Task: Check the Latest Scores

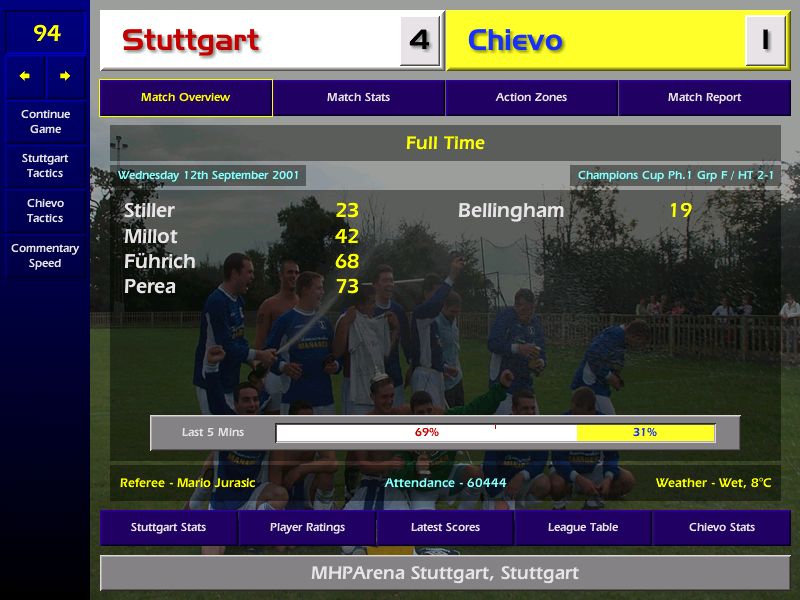Action: pos(445,527)
